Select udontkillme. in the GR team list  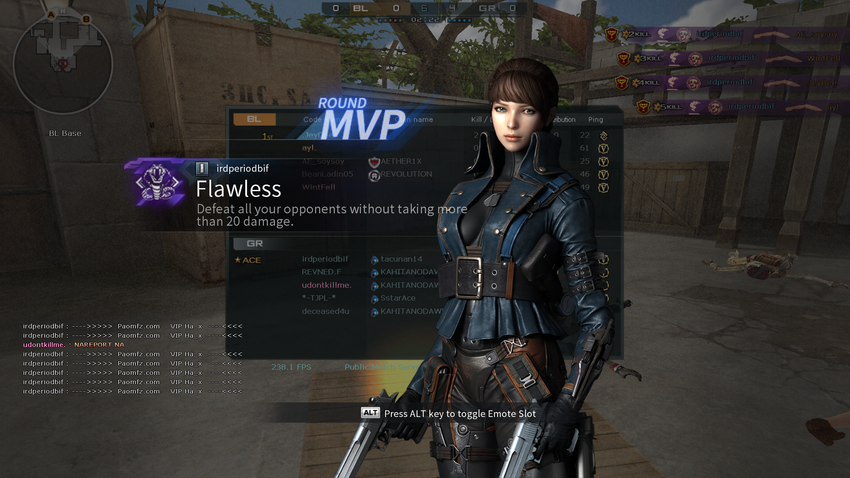tap(327, 285)
